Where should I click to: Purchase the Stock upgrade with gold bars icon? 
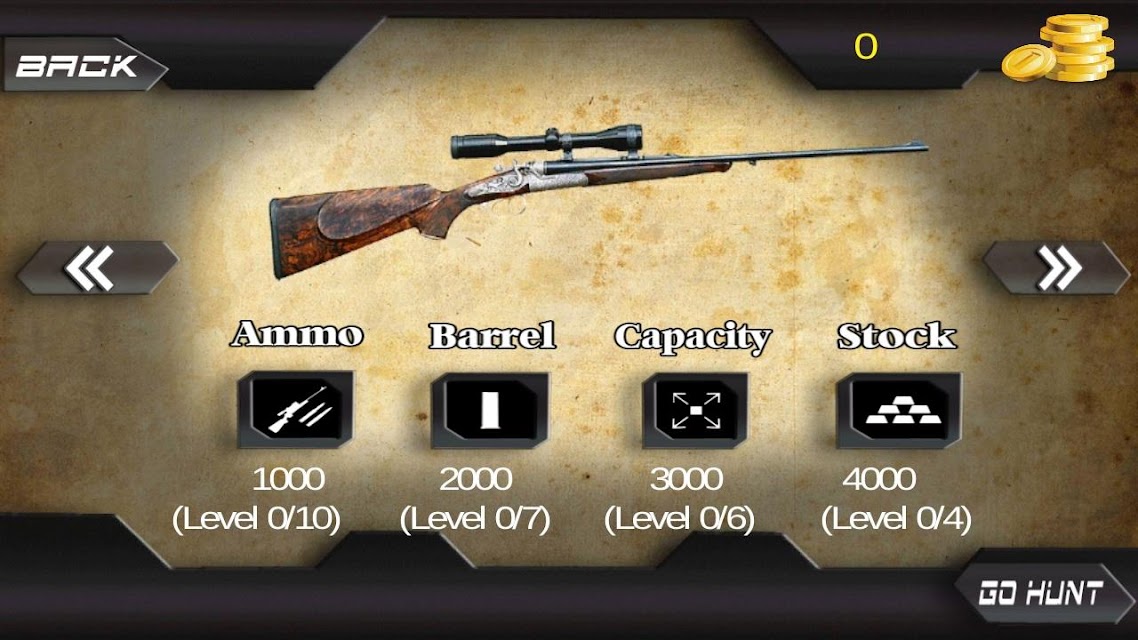(x=898, y=410)
